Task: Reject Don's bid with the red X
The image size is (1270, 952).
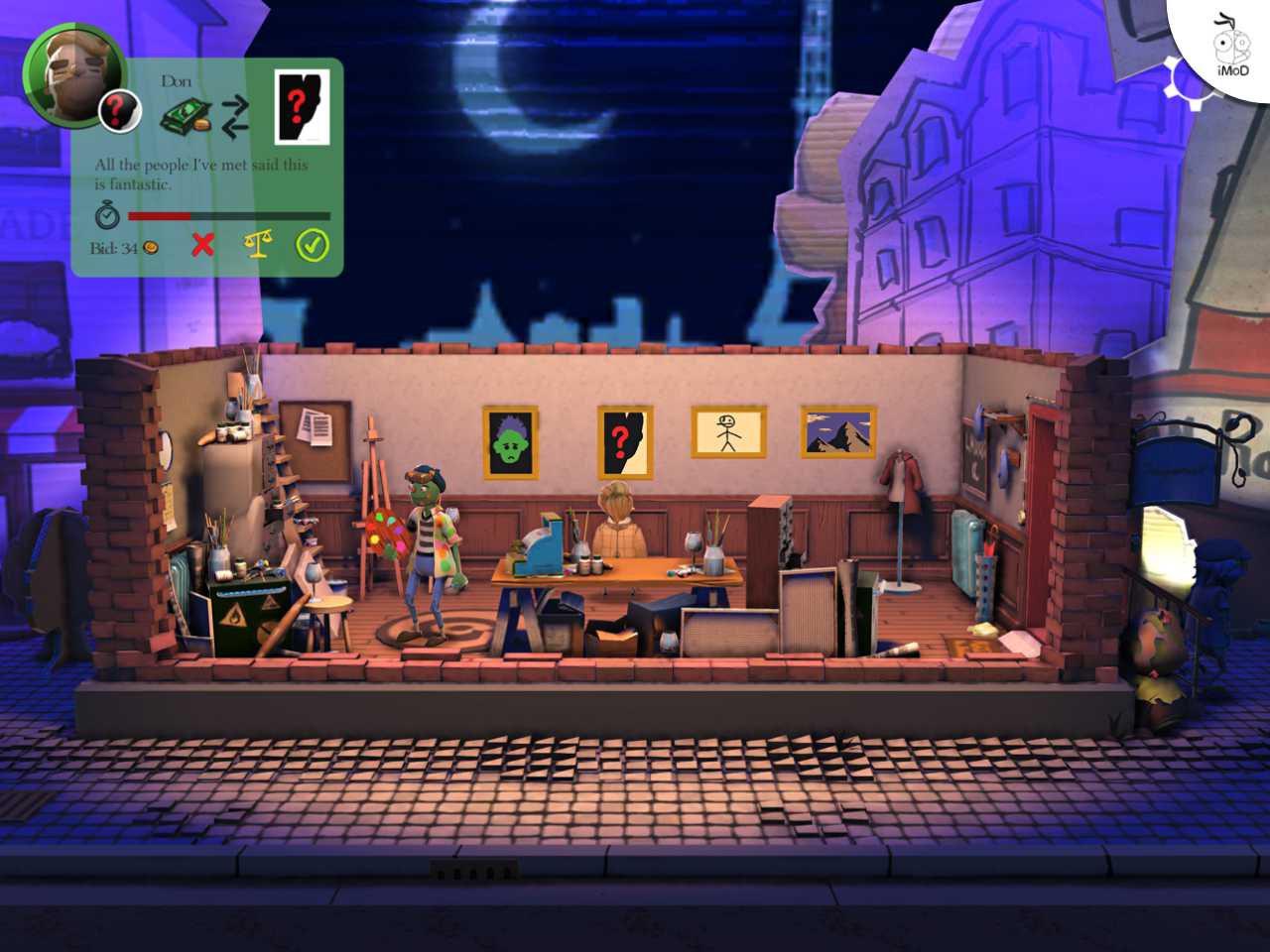Action: [x=202, y=244]
